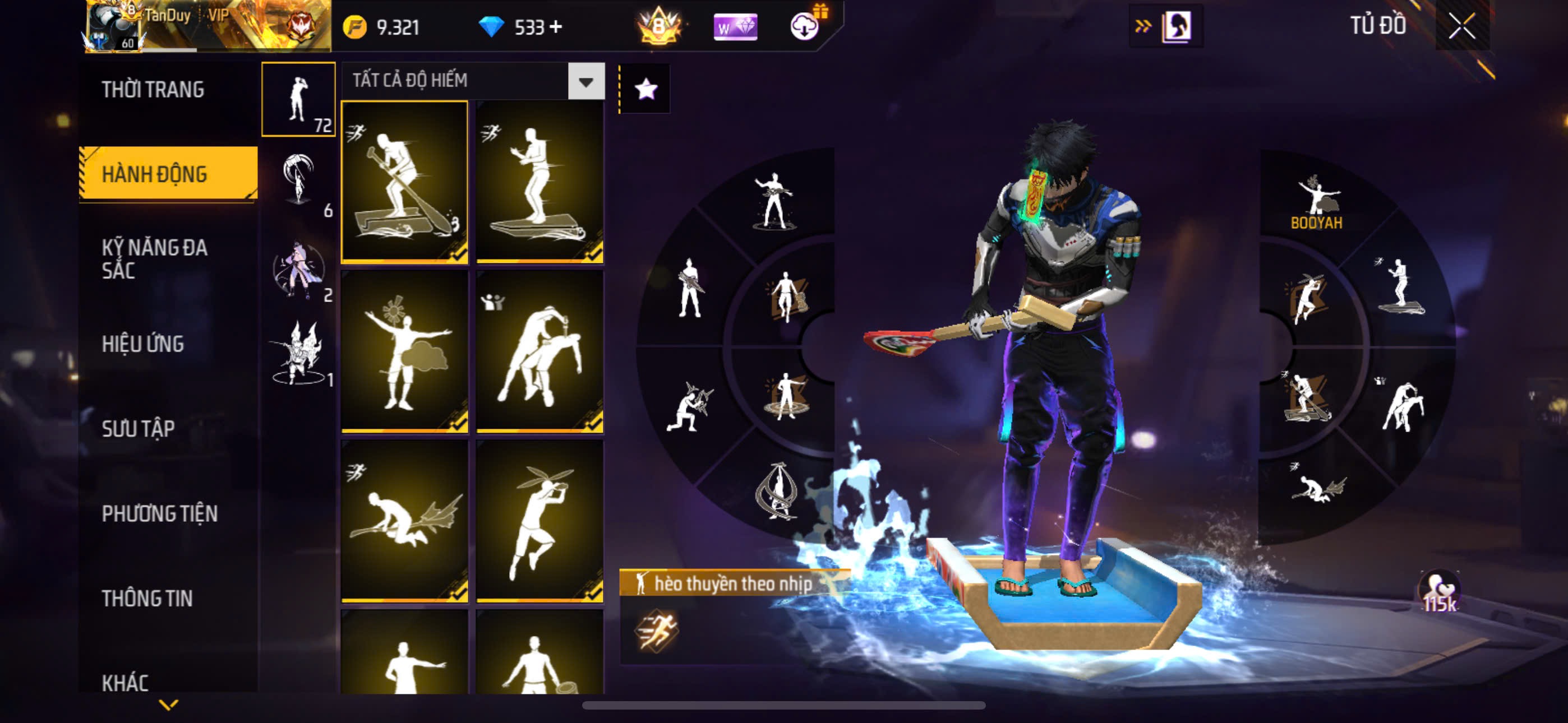Screen dimensions: 1568x723
Task: Choose the broom riding emote tile
Action: click(405, 520)
